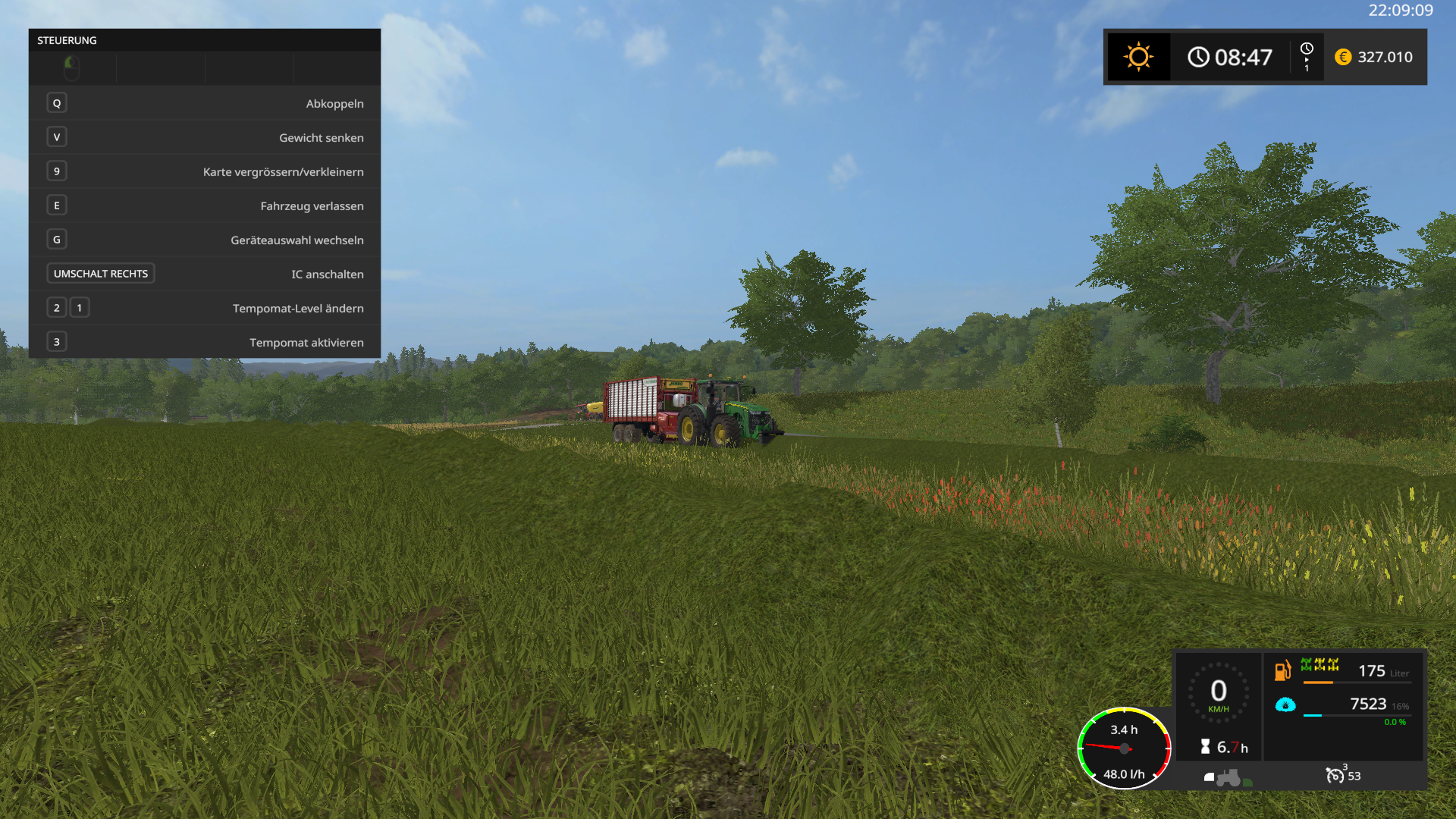This screenshot has width=1456, height=819.
Task: Click the sunny weather icon
Action: tap(1138, 57)
